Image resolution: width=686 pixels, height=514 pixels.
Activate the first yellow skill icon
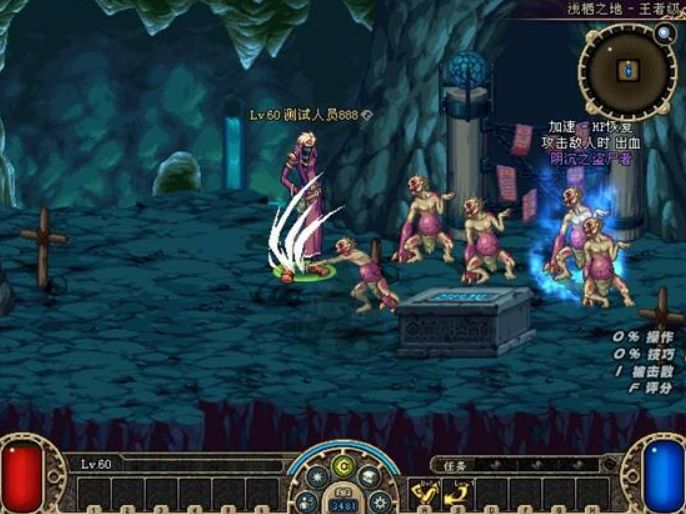click(423, 491)
